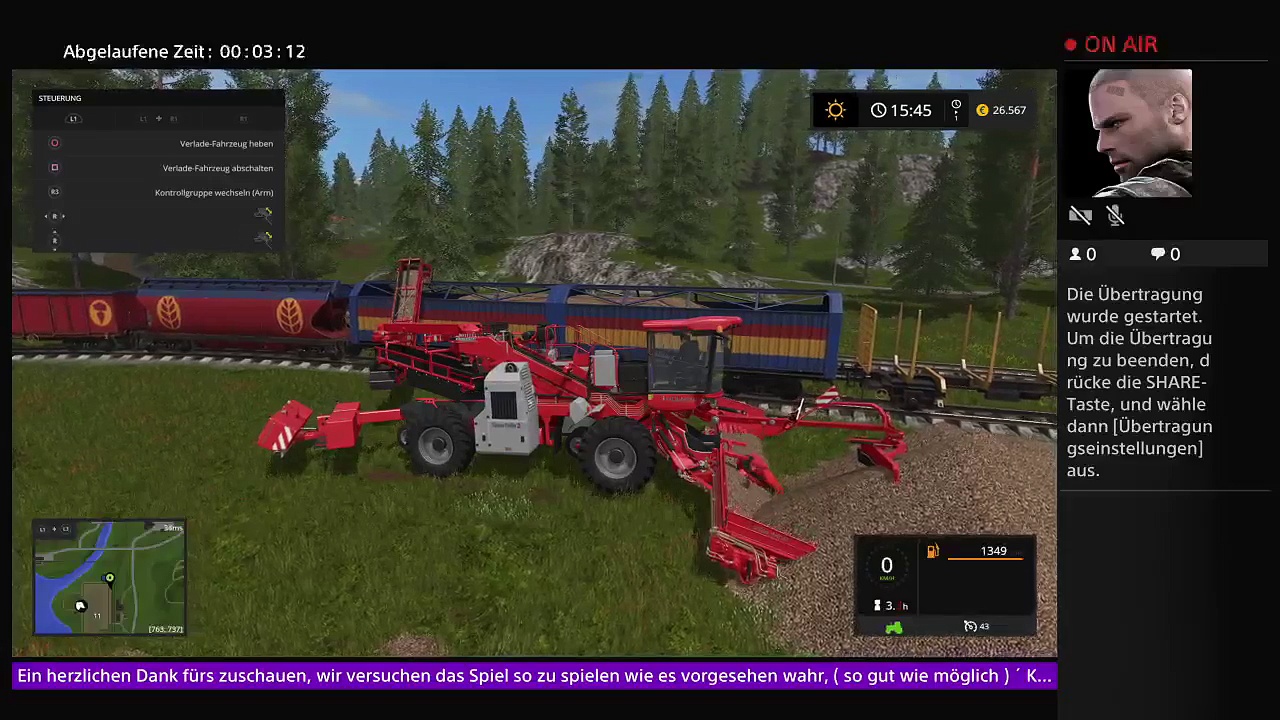Click the orange fuel pump icon
The width and height of the screenshot is (1280, 720).
(x=932, y=551)
